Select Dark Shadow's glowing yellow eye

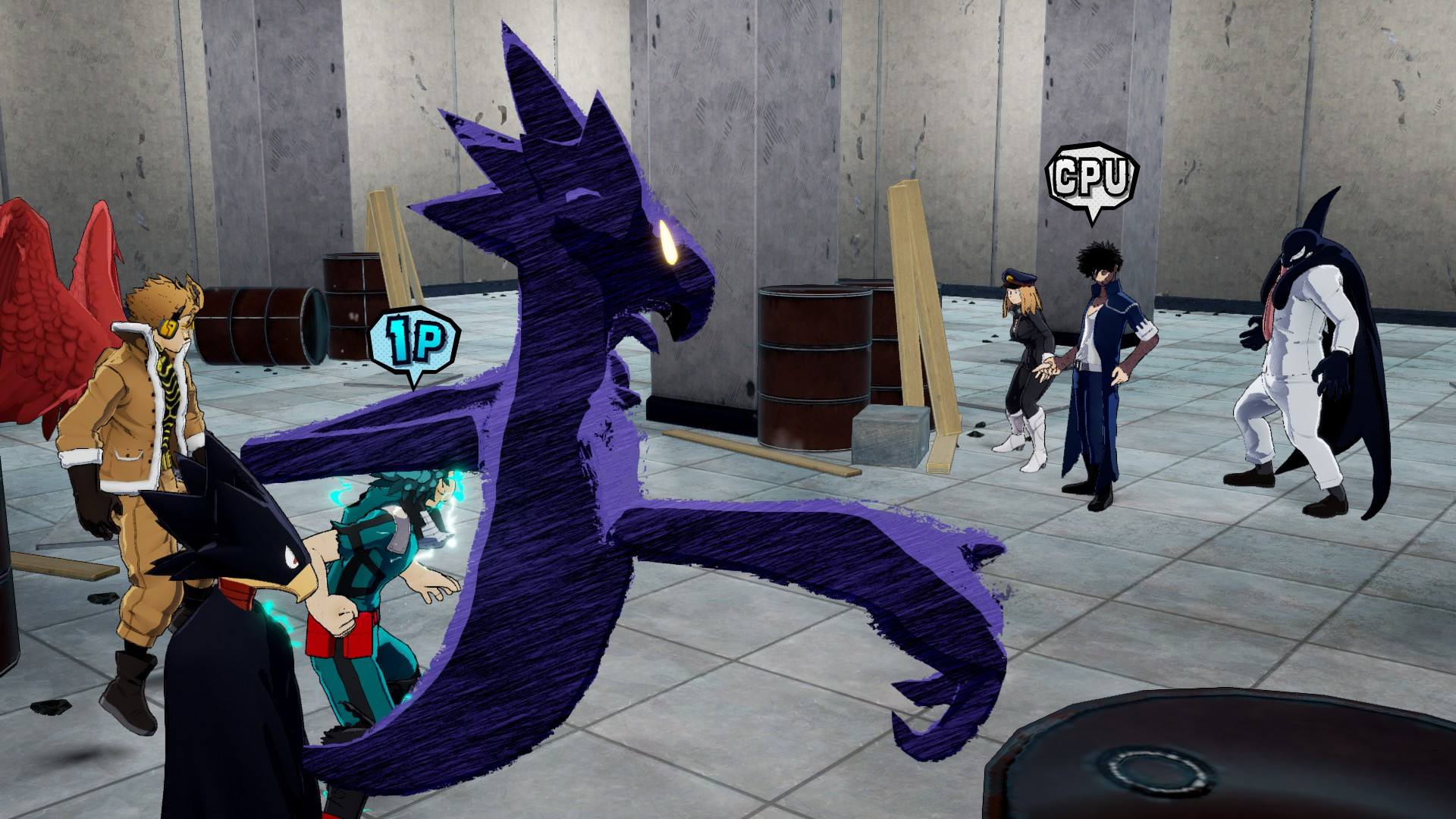click(669, 241)
